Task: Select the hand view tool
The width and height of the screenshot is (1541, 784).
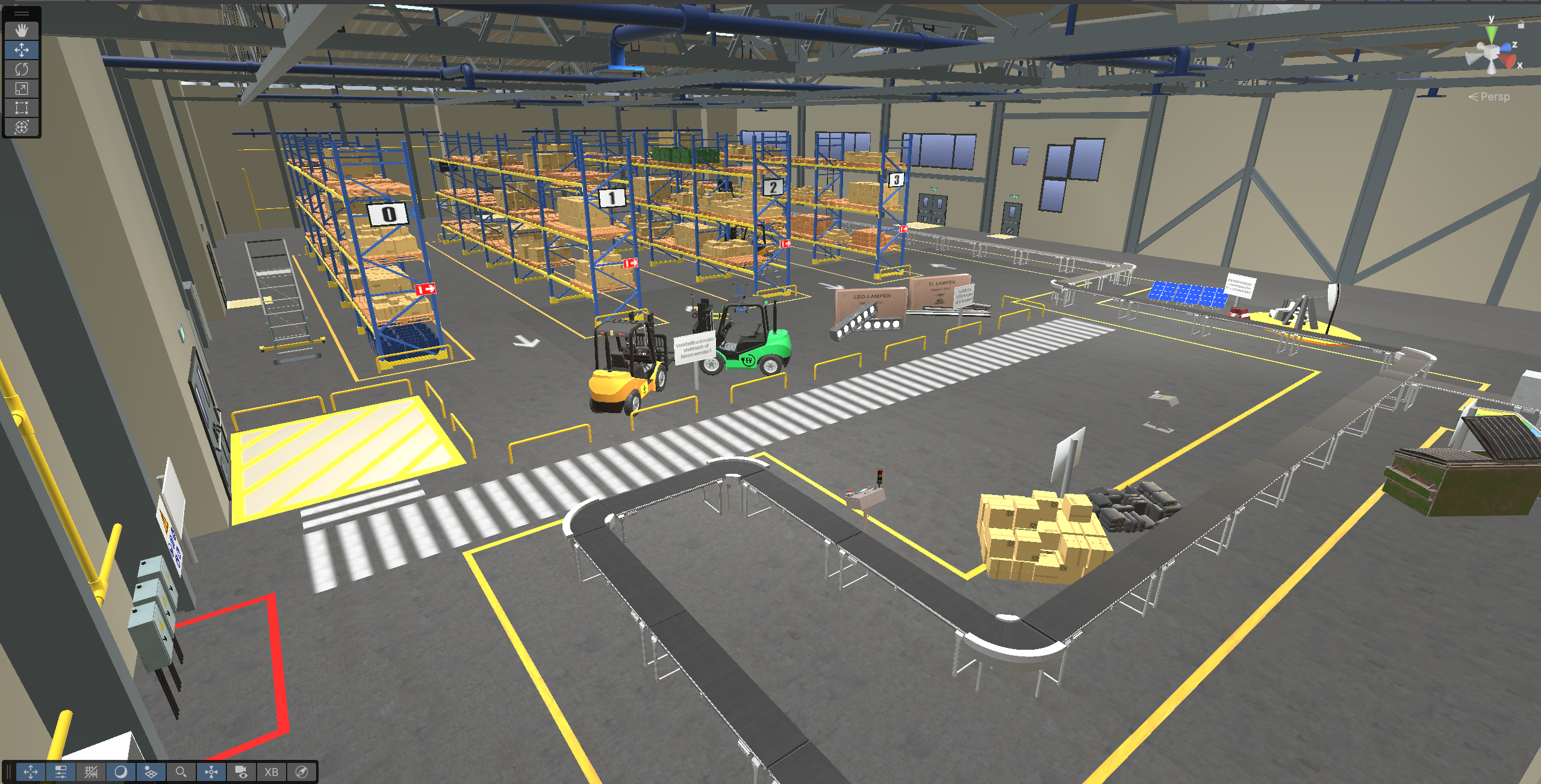Action: coord(22,30)
